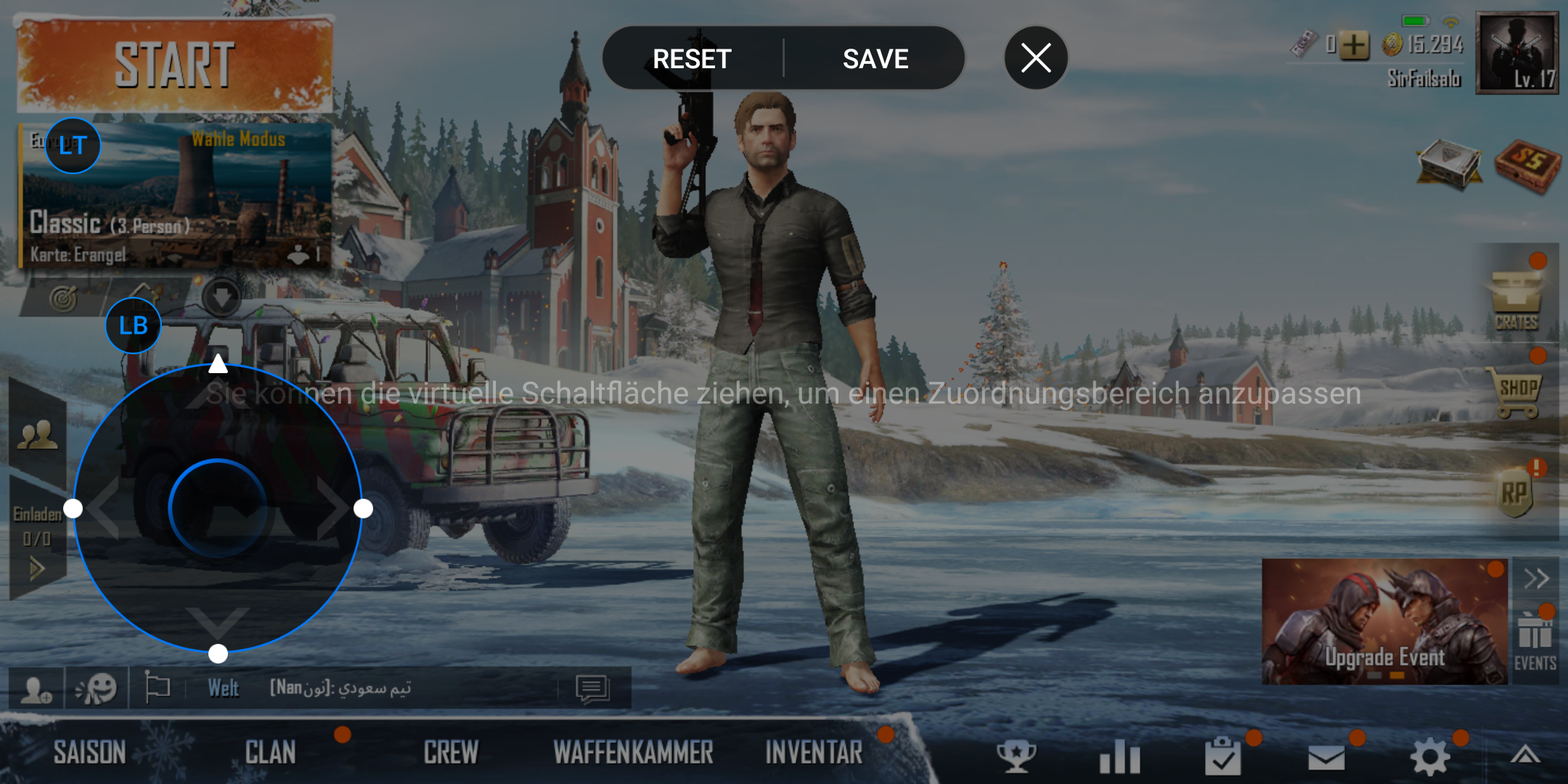The width and height of the screenshot is (1568, 784).
Task: Open the SAISON tab
Action: tap(90, 753)
